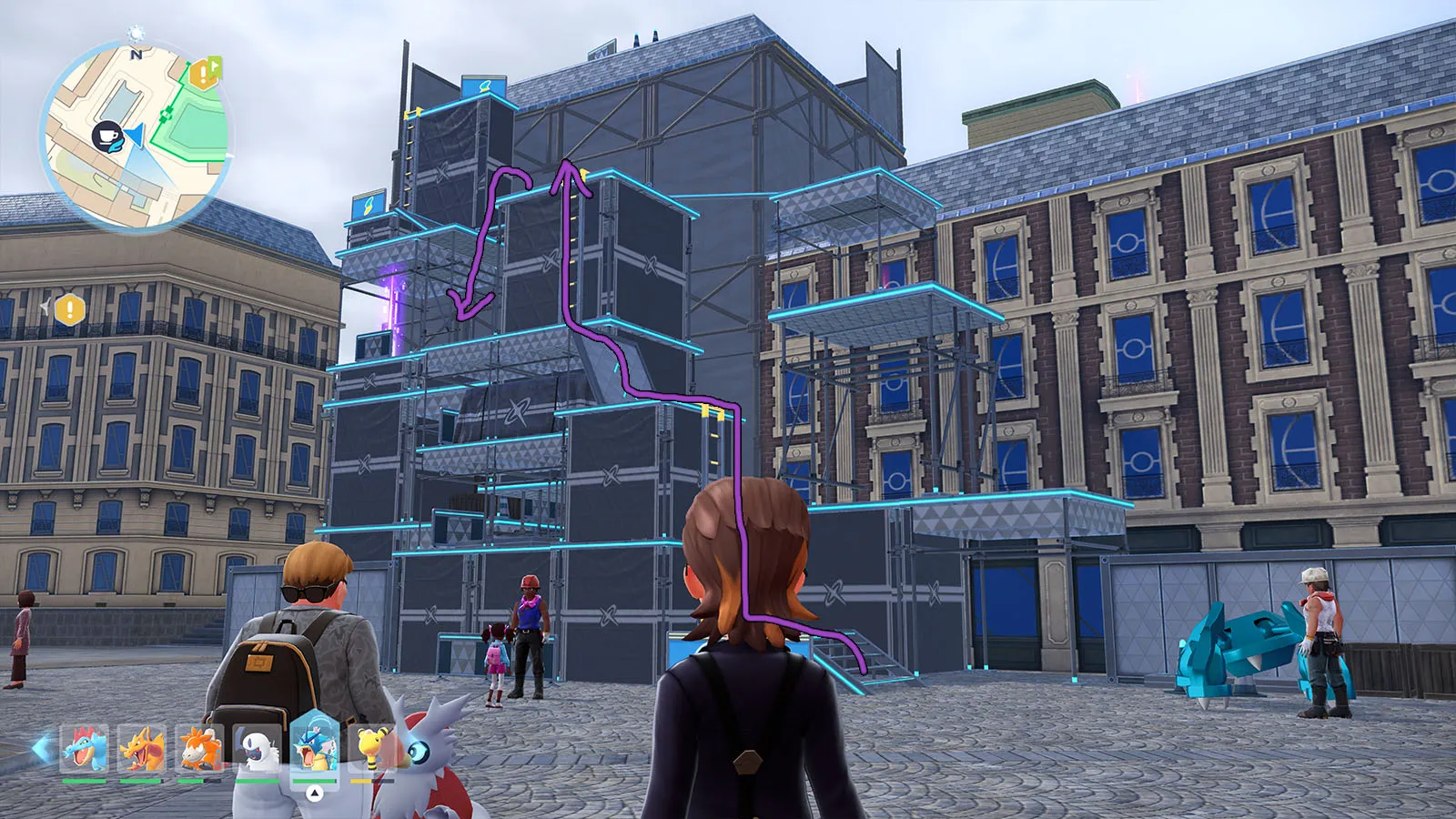Screen dimensions: 1456x819
Task: Choose the highlighted Gyarados party slot
Action: pyautogui.click(x=315, y=746)
